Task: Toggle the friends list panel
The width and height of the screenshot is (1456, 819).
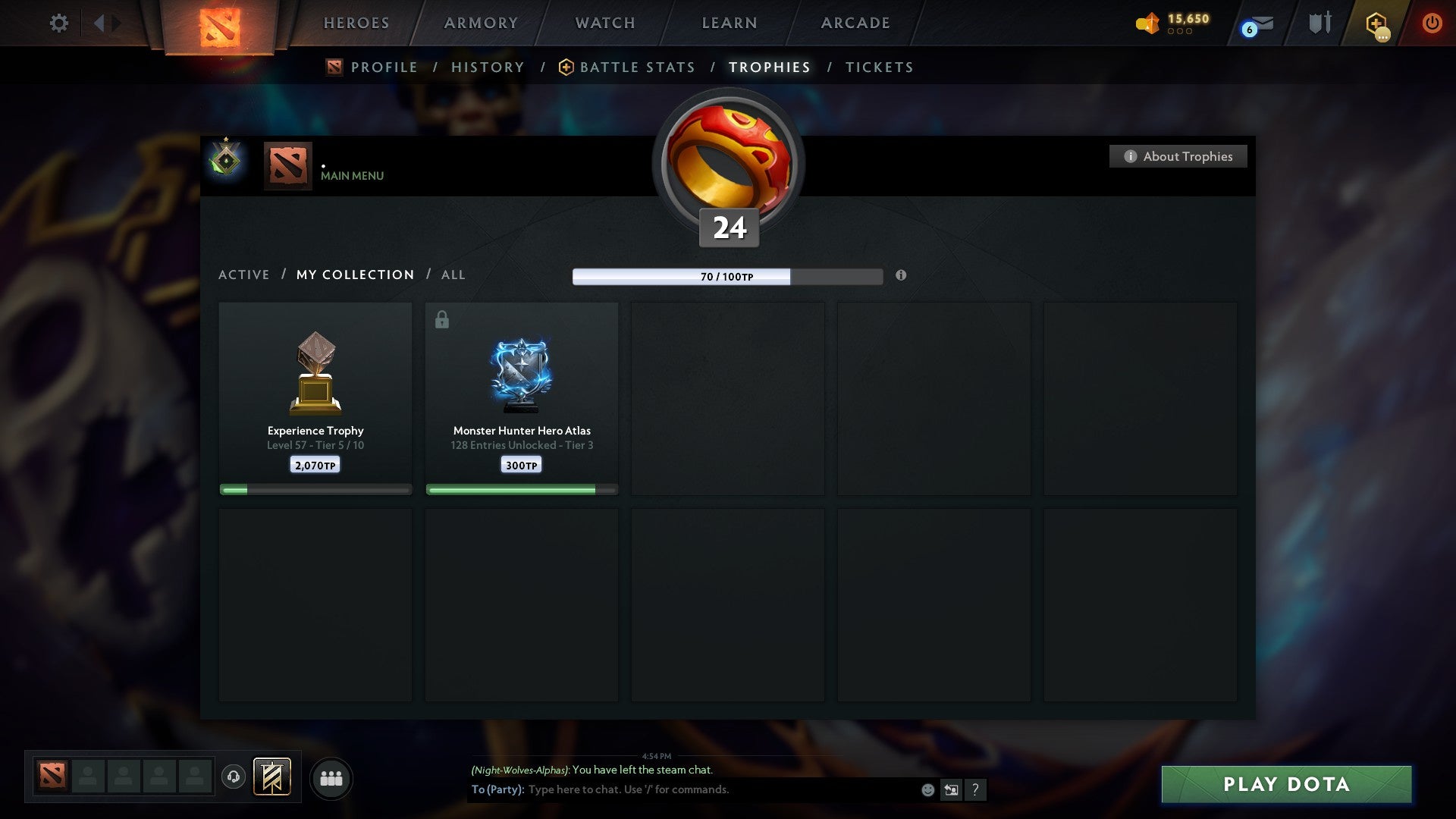Action: [x=331, y=778]
